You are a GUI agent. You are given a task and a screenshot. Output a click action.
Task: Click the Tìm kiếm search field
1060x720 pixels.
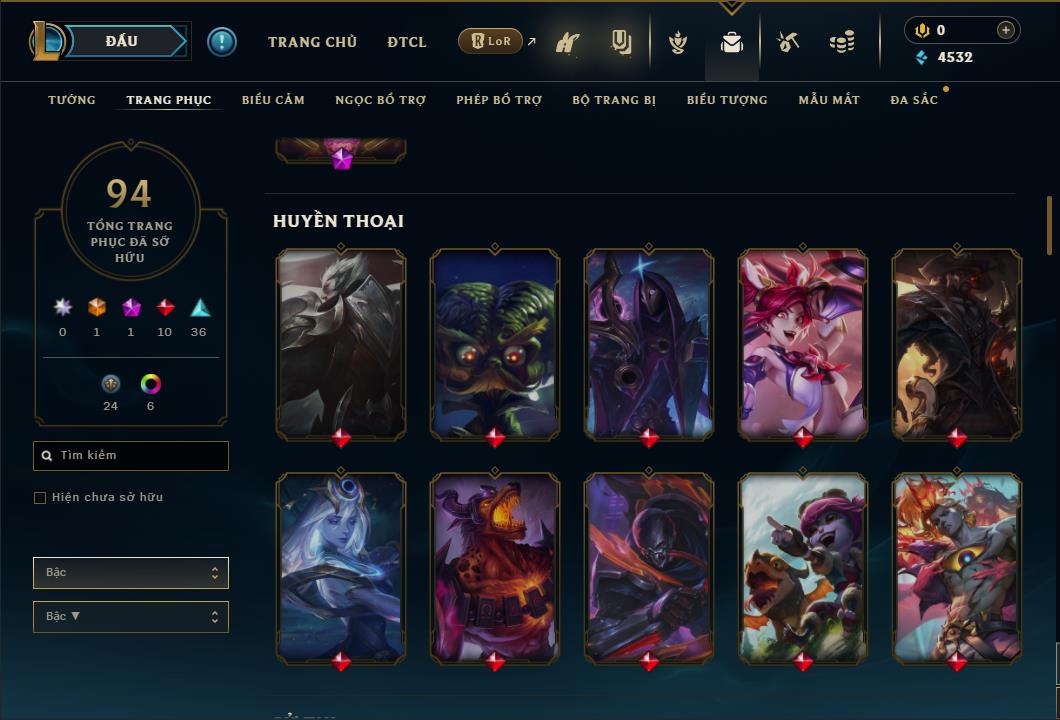(x=131, y=456)
